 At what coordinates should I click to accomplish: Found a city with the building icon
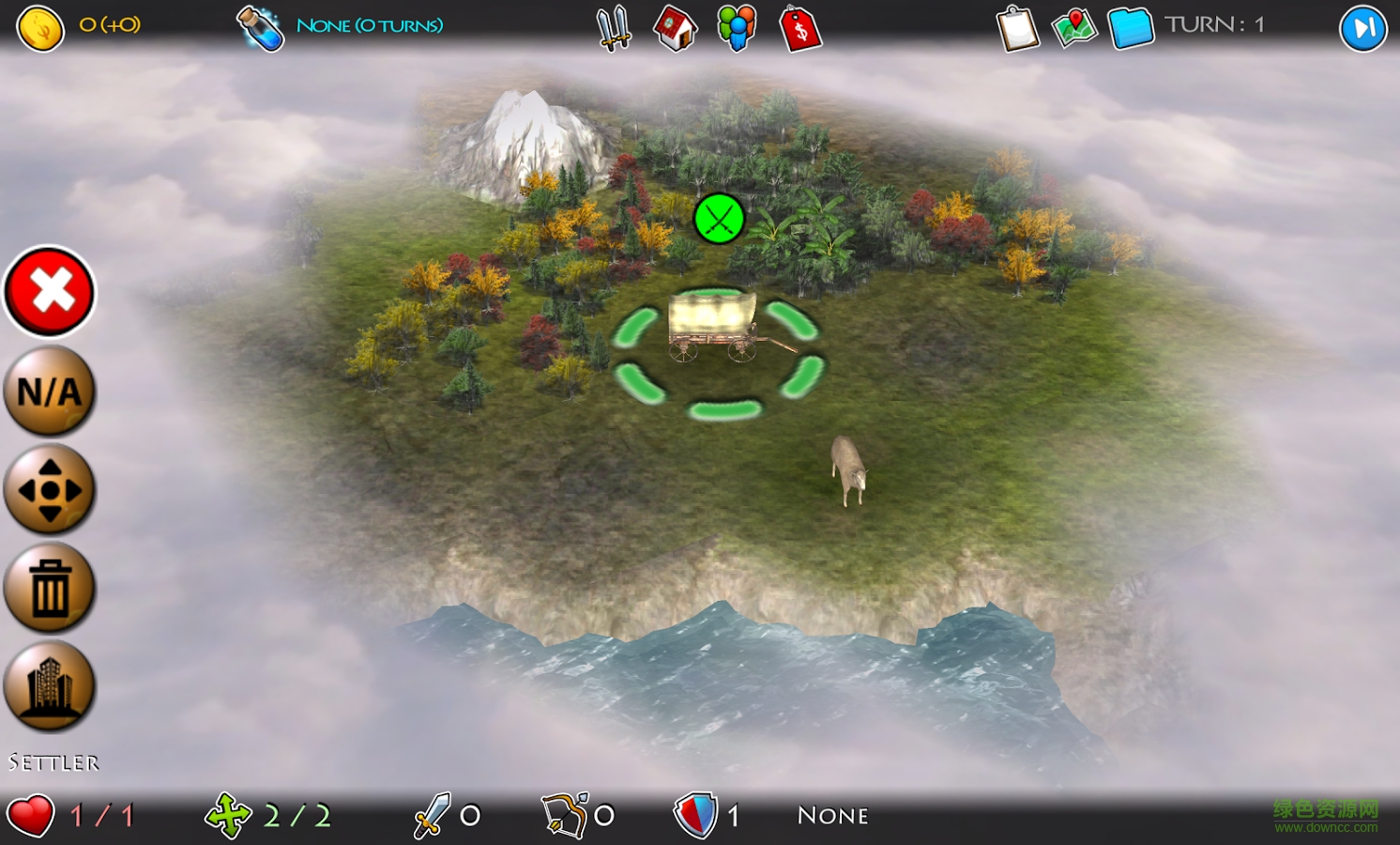(49, 688)
